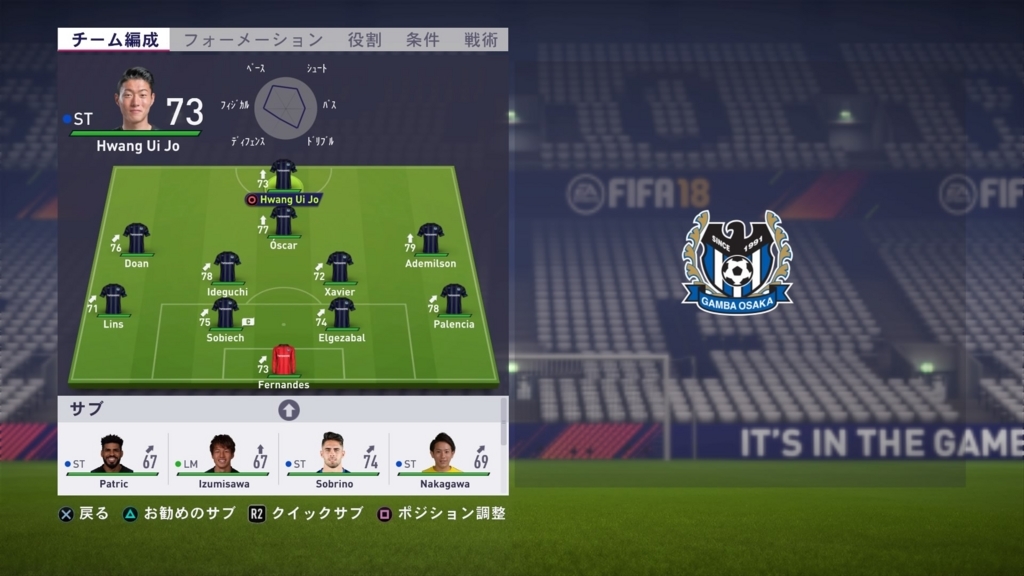Viewport: 1024px width, 576px height.
Task: Open the 役割 tab
Action: coord(364,40)
